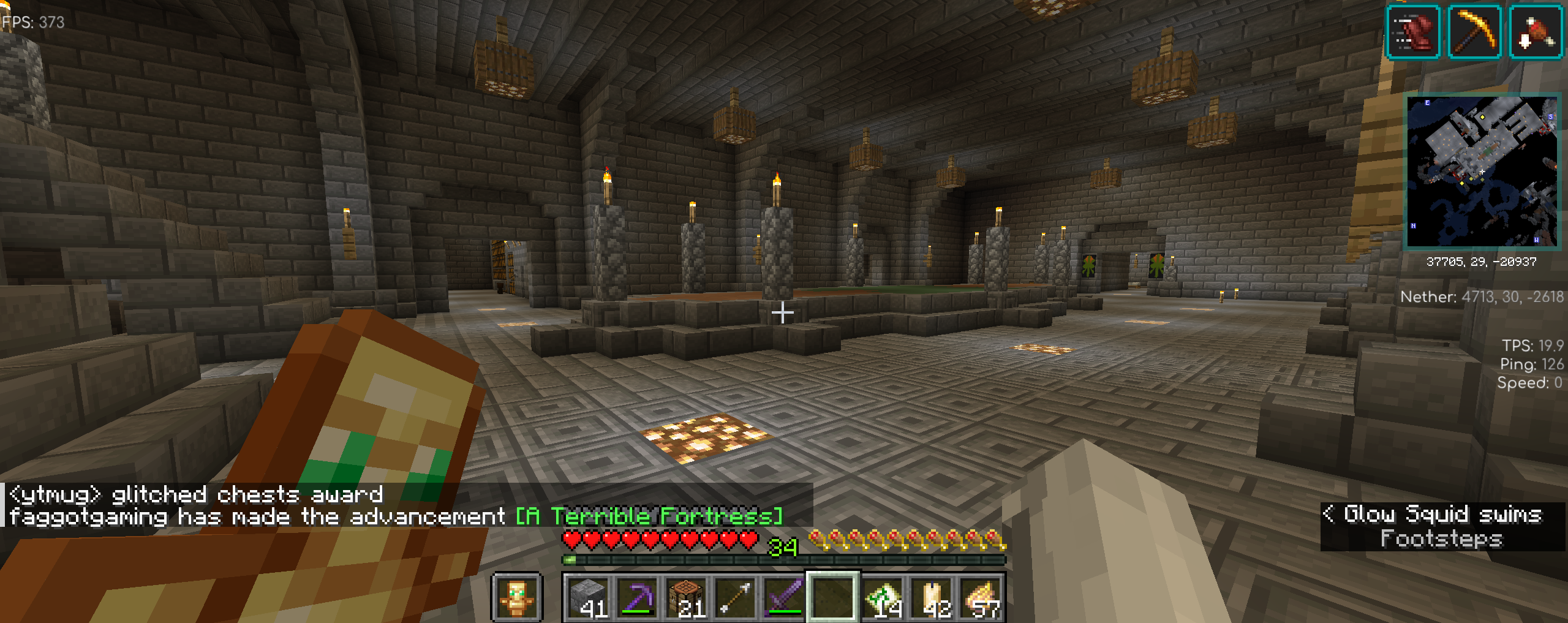
Task: Equip the enchanted netherite sword slot
Action: click(x=784, y=597)
